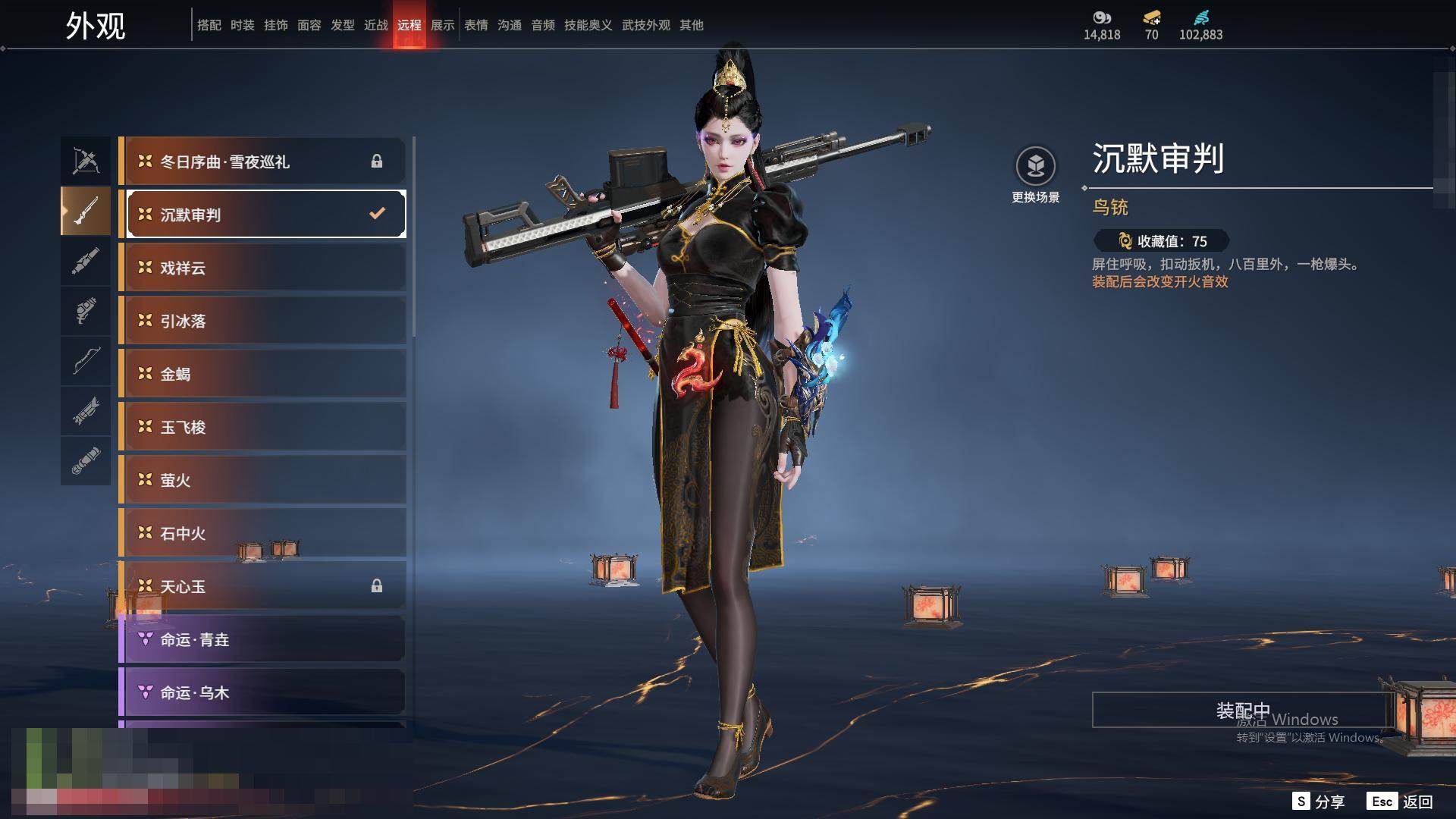
Task: Pick the 引冰落 skin row
Action: [262, 321]
